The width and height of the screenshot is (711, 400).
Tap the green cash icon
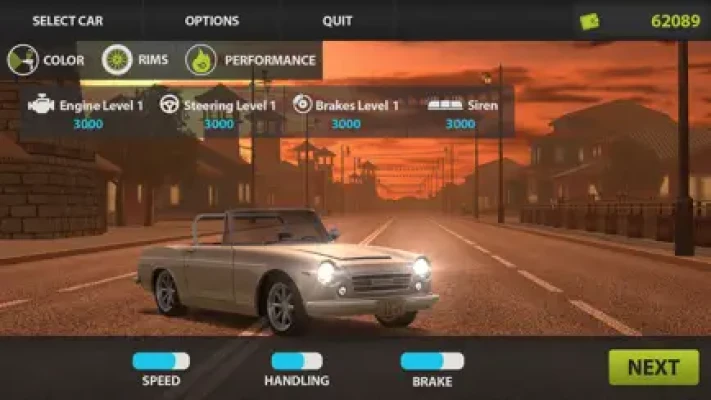point(590,21)
